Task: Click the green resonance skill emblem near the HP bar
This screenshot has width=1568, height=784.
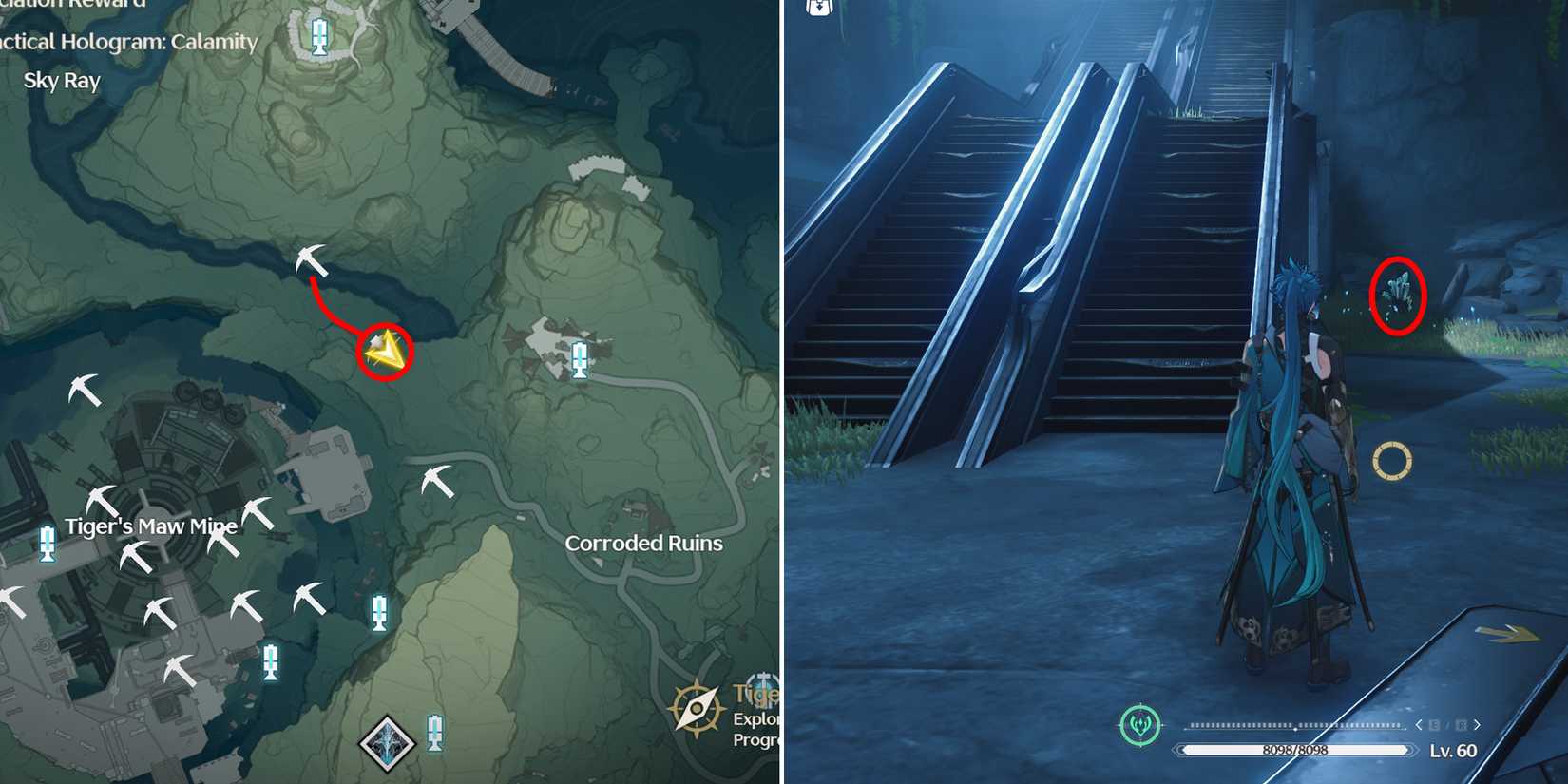Action: tap(1141, 723)
